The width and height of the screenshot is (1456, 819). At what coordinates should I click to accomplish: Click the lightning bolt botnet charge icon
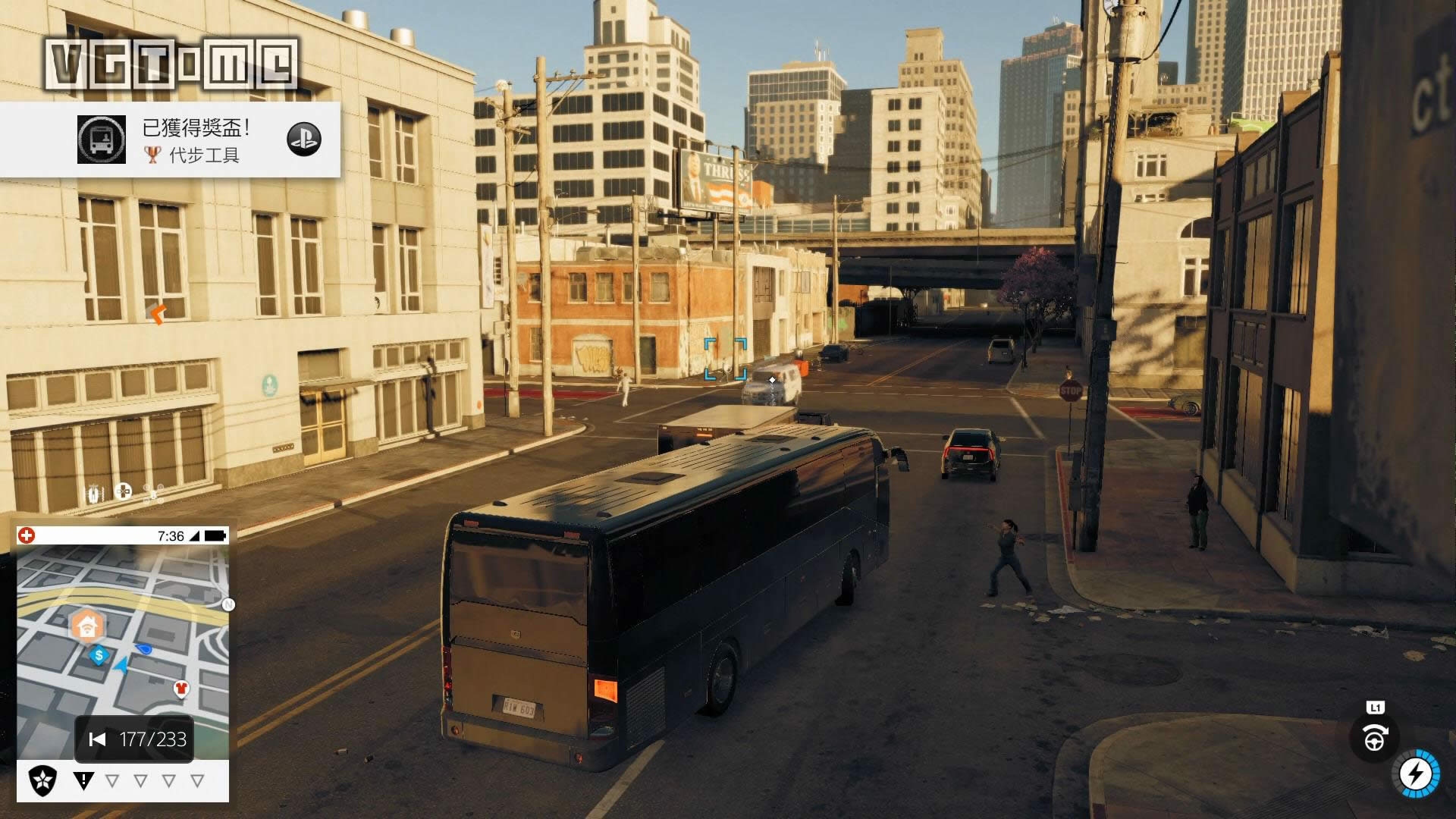click(1416, 774)
